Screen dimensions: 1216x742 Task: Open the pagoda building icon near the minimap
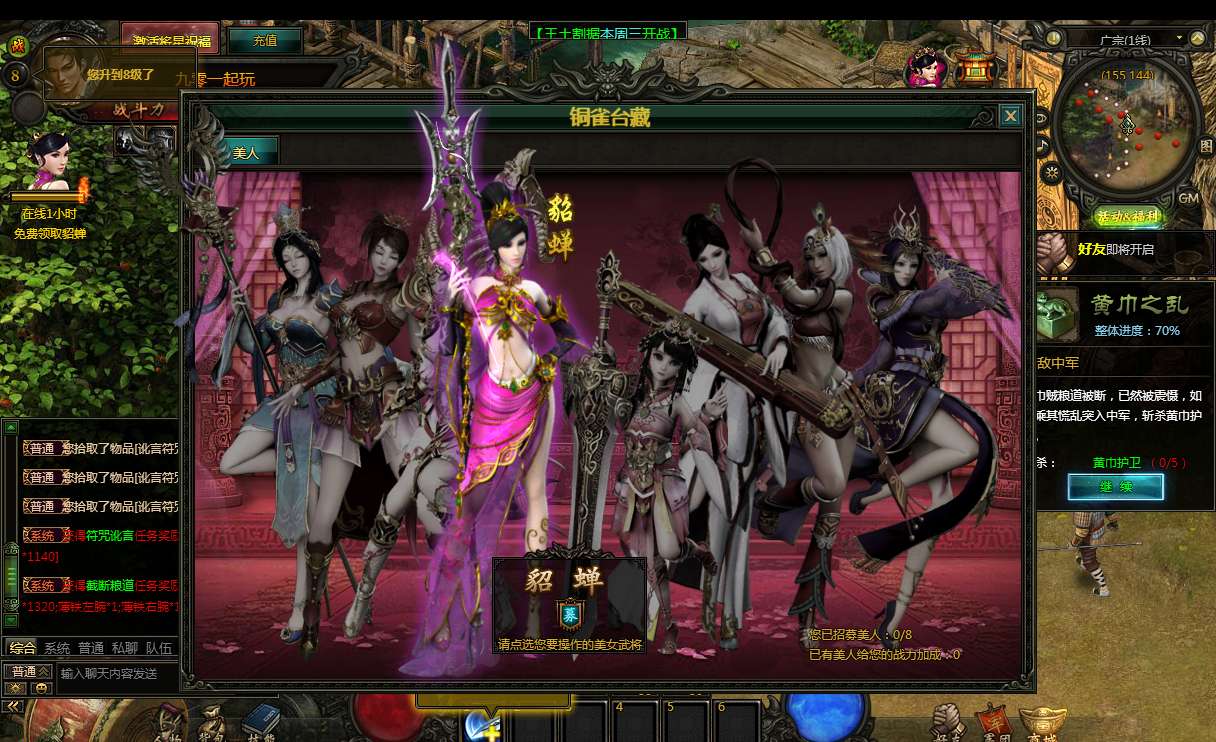pos(972,68)
